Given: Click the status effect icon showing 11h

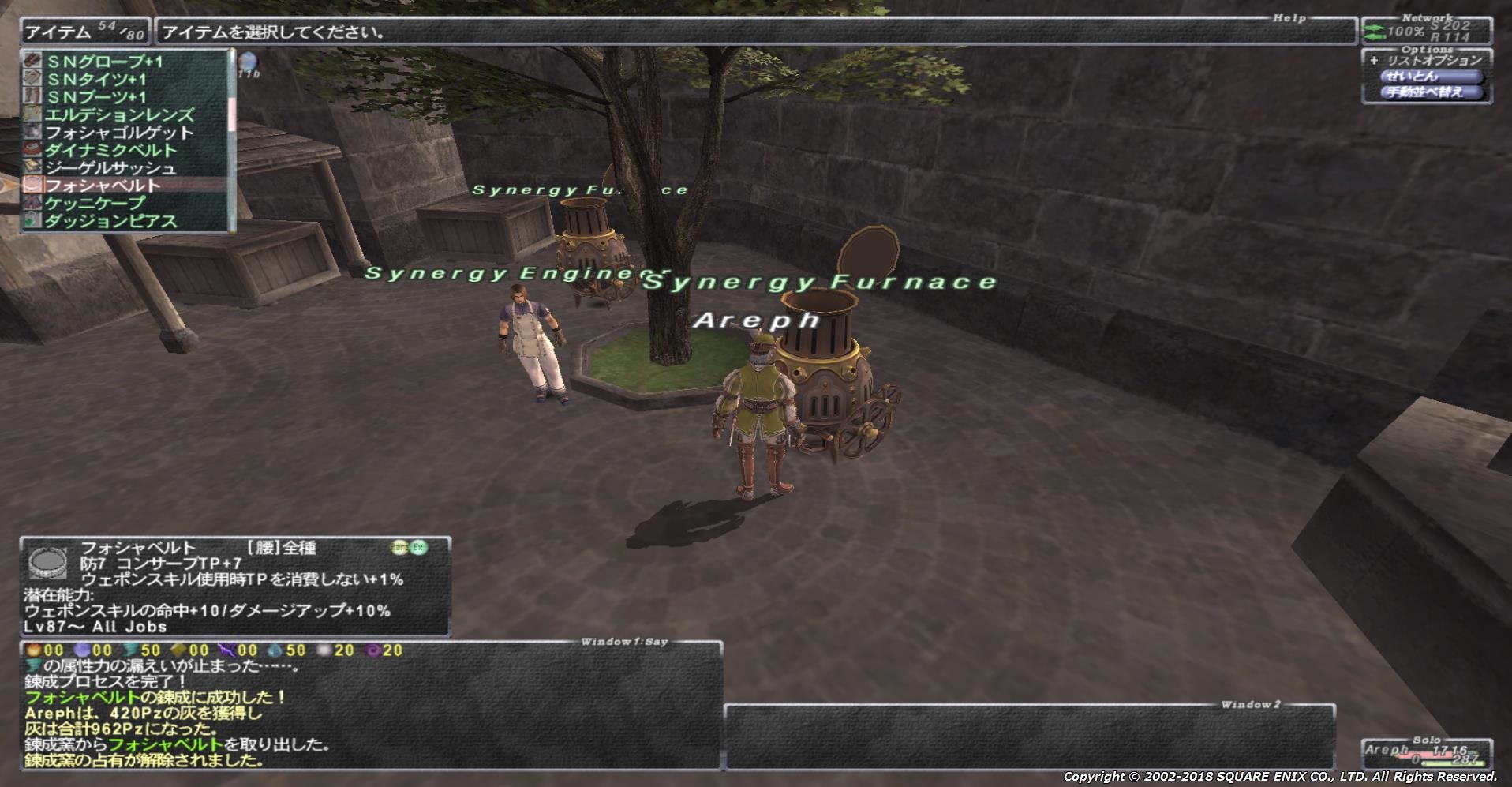Looking at the screenshot, I should (x=249, y=62).
